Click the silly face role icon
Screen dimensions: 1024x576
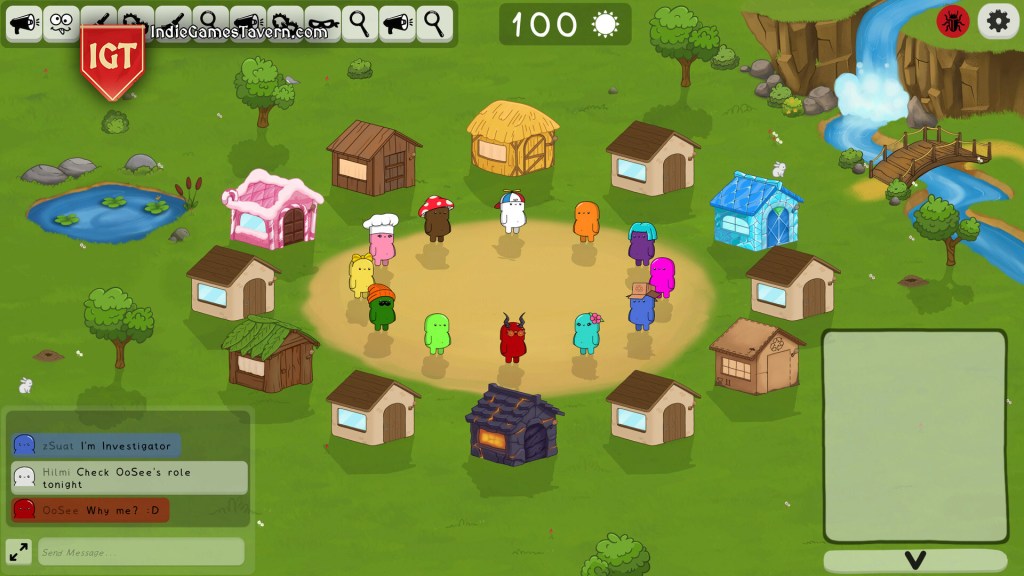click(62, 22)
